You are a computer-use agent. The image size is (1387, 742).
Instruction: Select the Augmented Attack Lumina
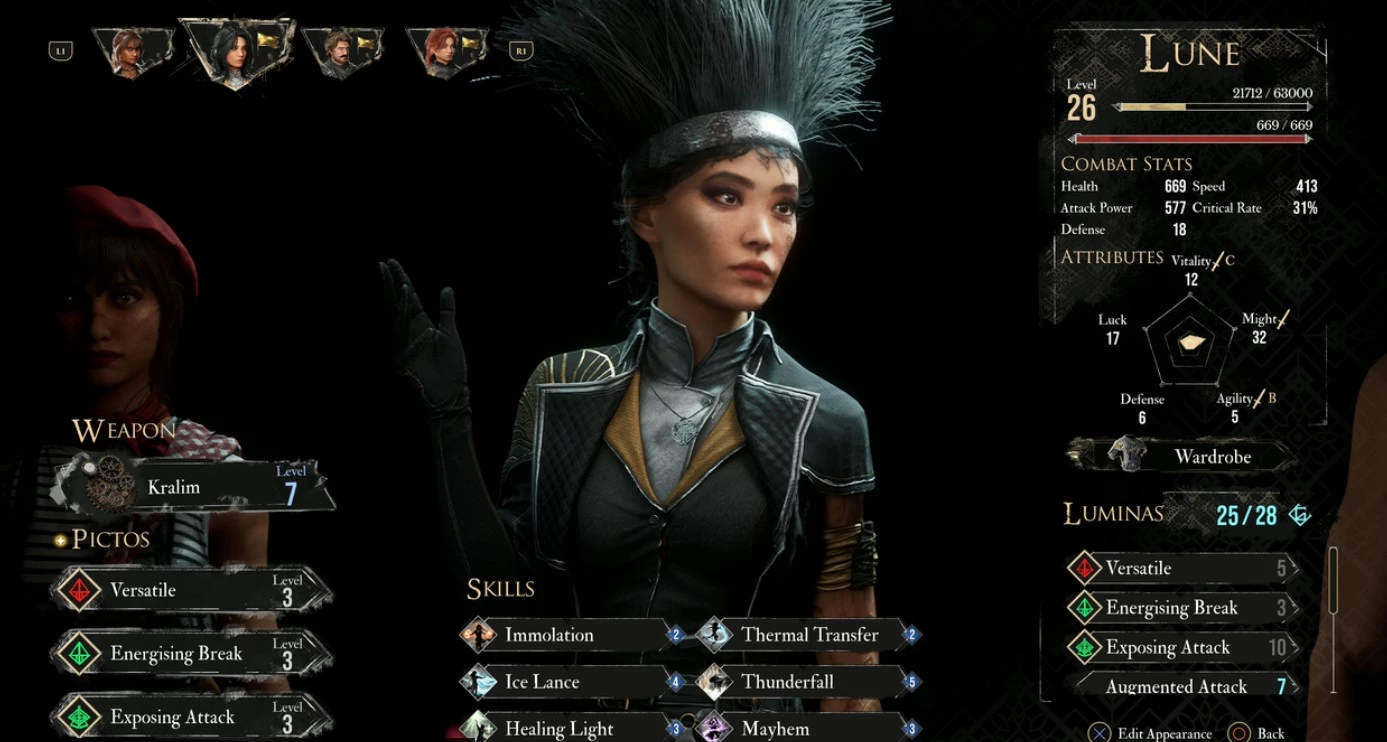(1182, 686)
